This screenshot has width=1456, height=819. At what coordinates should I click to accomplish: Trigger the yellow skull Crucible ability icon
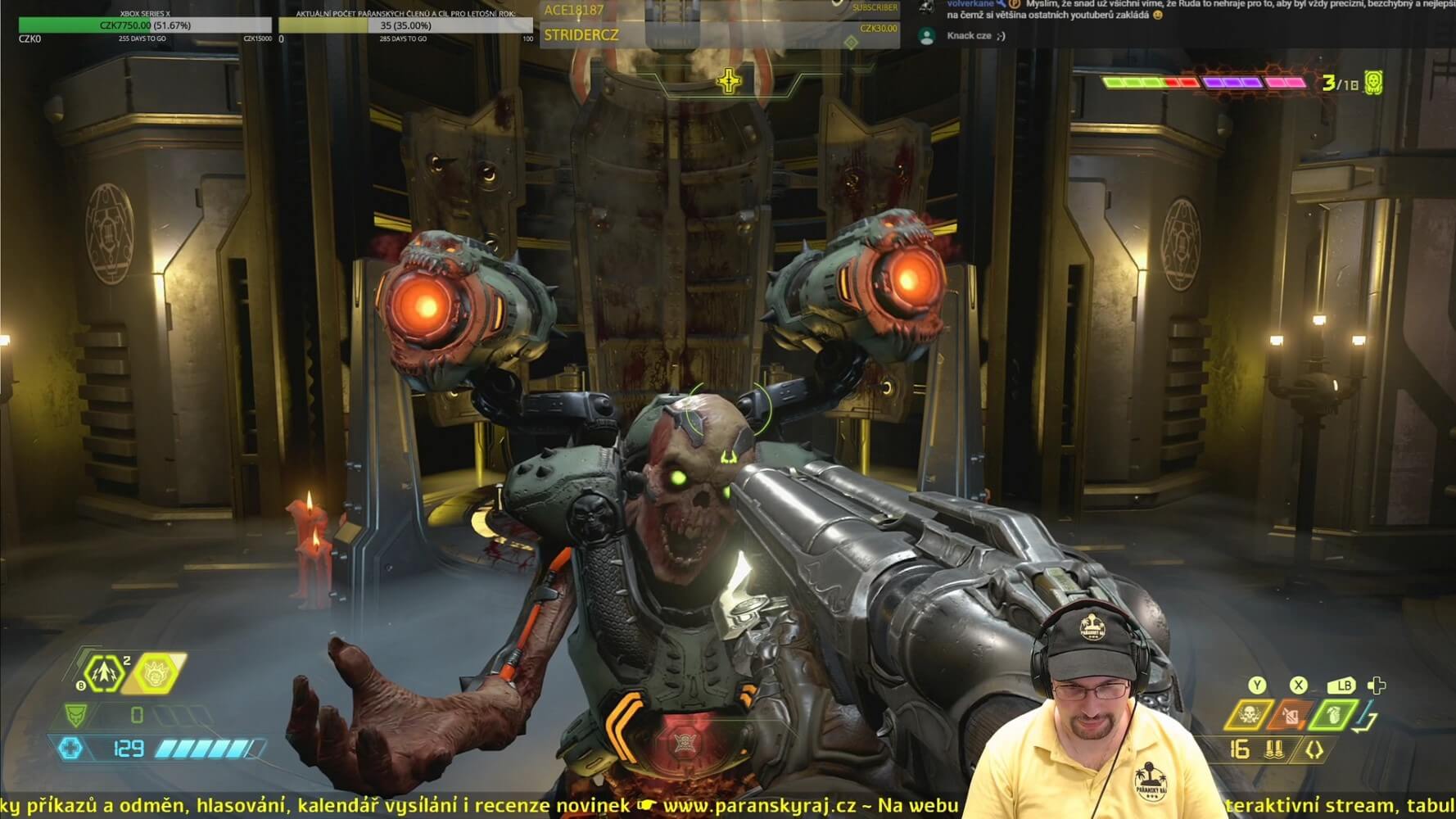1248,715
